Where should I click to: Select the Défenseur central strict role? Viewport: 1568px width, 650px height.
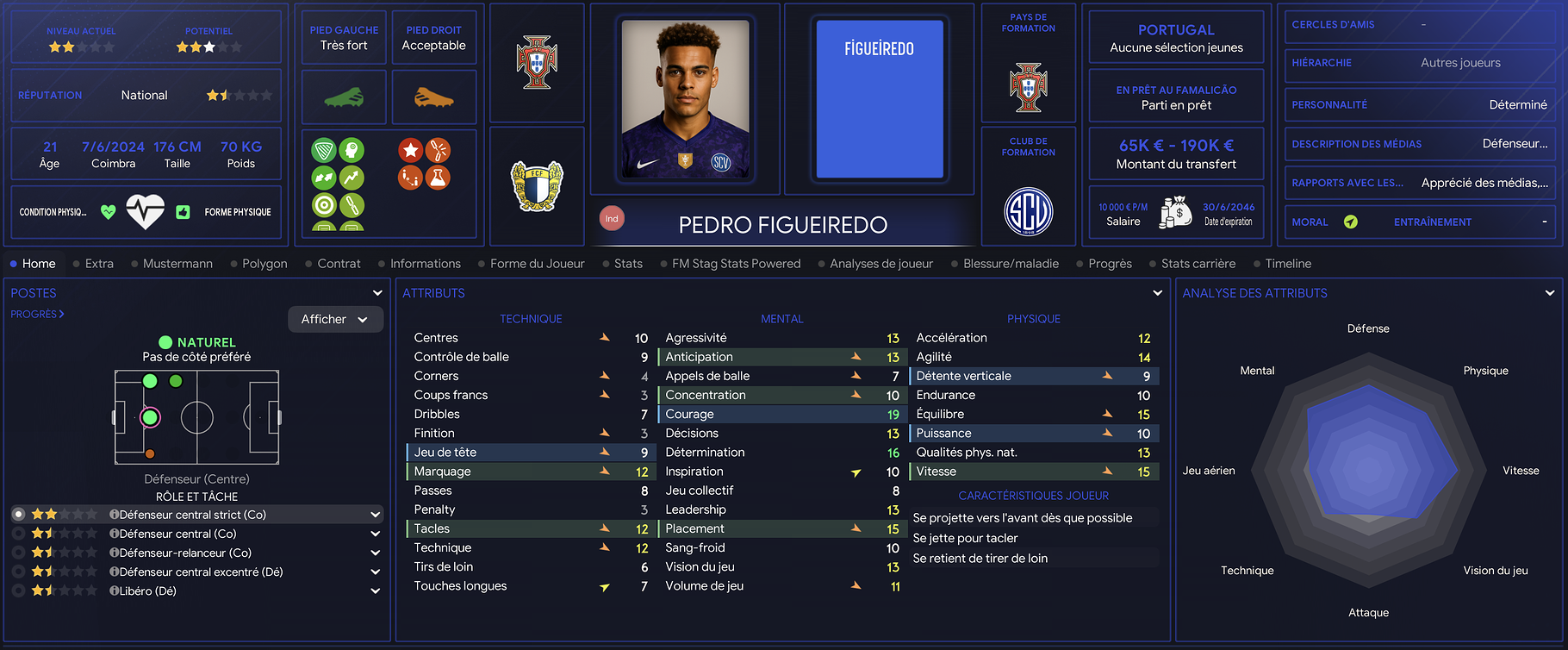tap(192, 515)
